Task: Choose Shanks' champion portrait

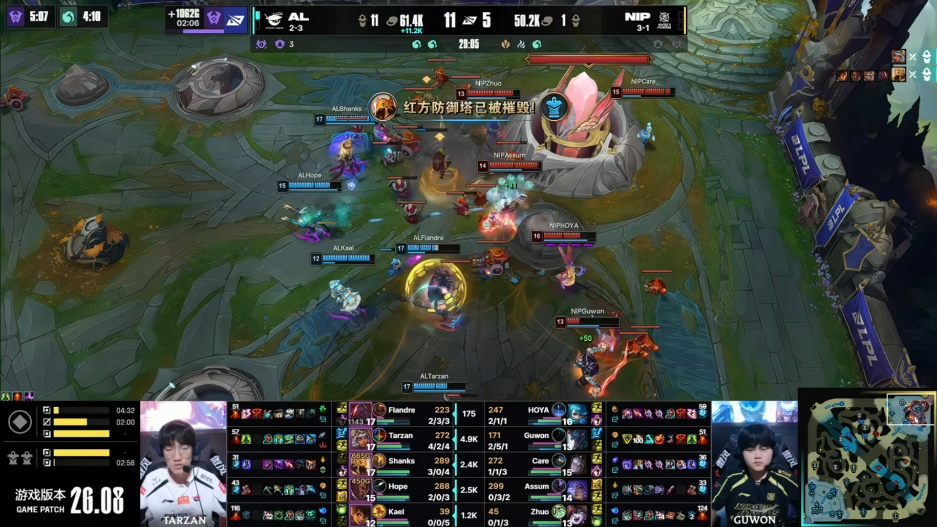Action: (361, 462)
